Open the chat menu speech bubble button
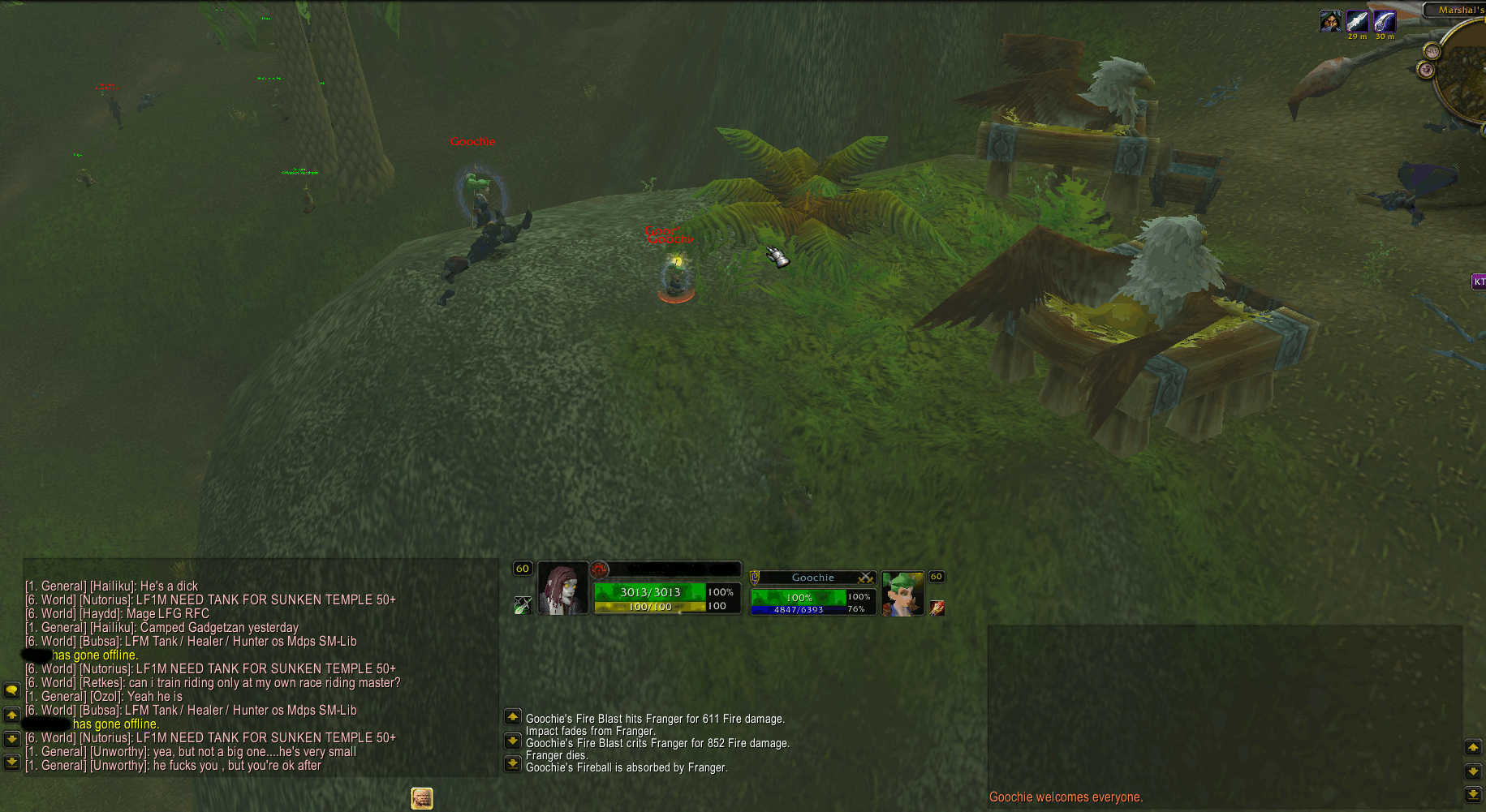Viewport: 1486px width, 812px height. coord(11,690)
